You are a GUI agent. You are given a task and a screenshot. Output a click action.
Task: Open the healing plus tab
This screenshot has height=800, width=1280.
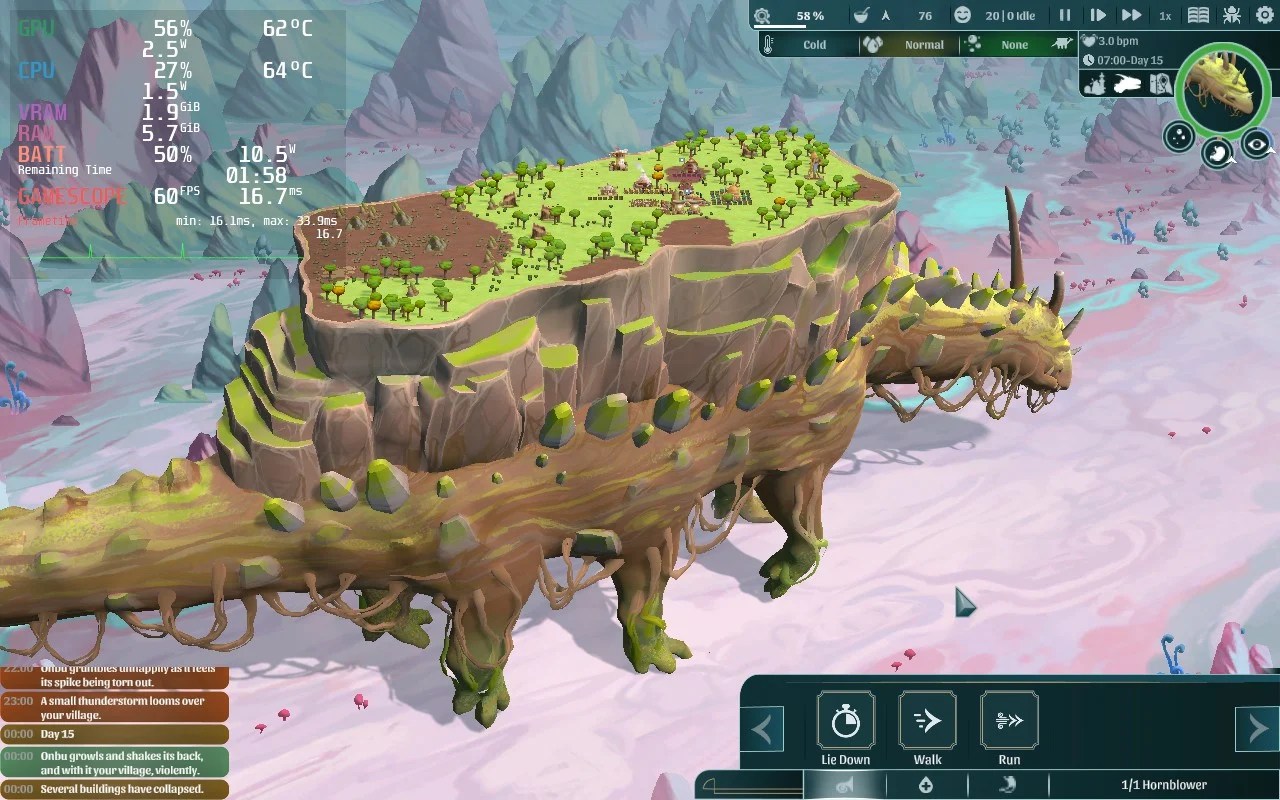[x=925, y=786]
